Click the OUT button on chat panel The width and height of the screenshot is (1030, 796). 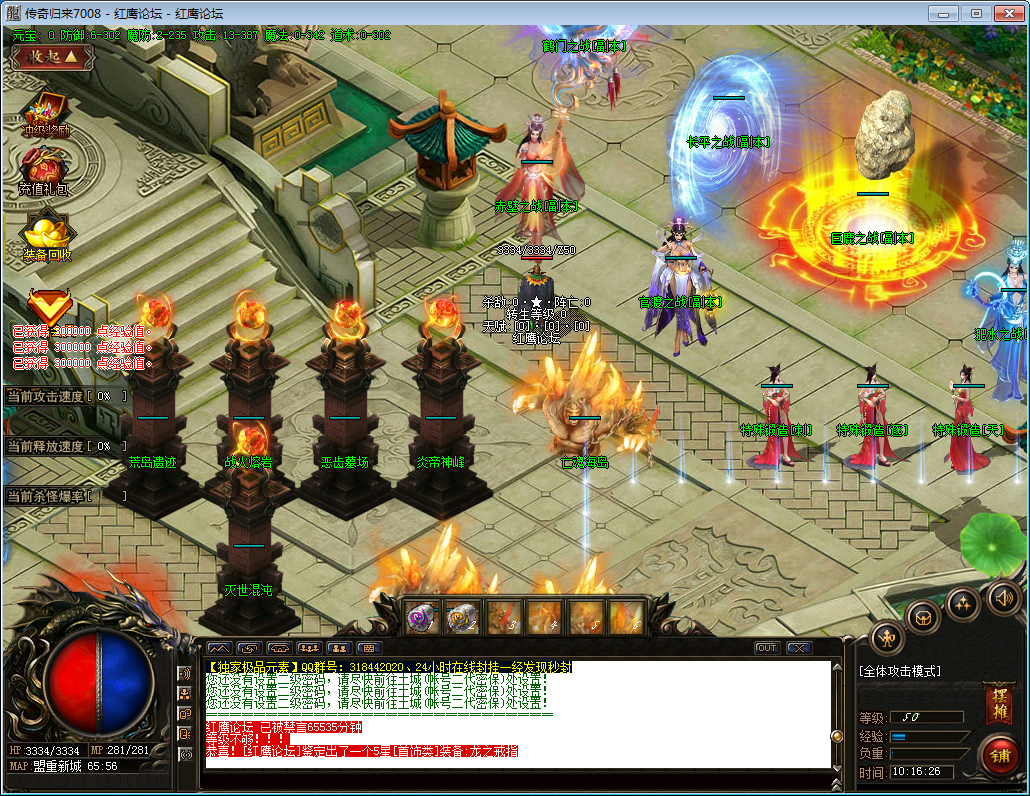(x=767, y=648)
